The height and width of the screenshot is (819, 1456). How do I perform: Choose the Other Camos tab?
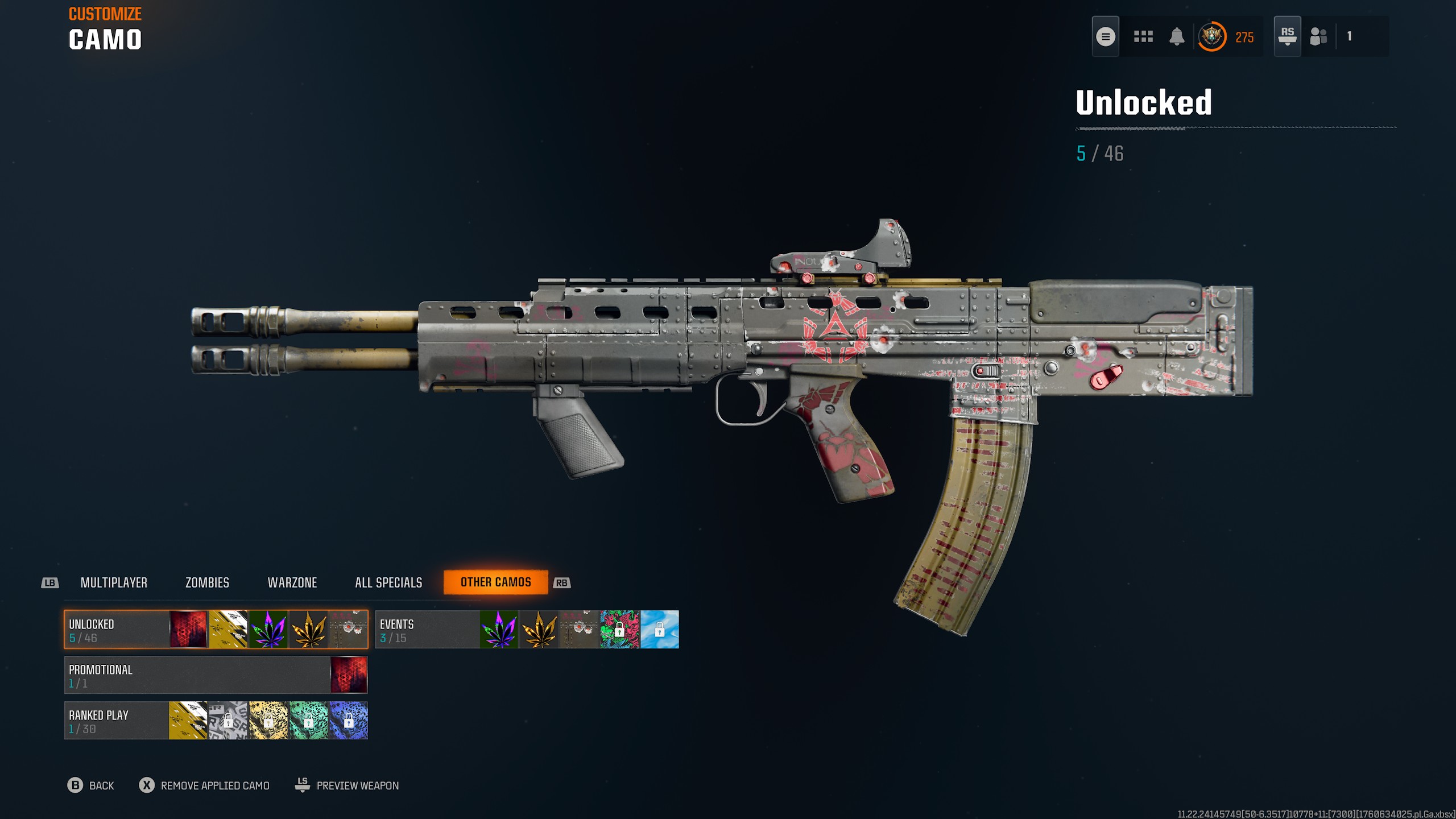495,582
